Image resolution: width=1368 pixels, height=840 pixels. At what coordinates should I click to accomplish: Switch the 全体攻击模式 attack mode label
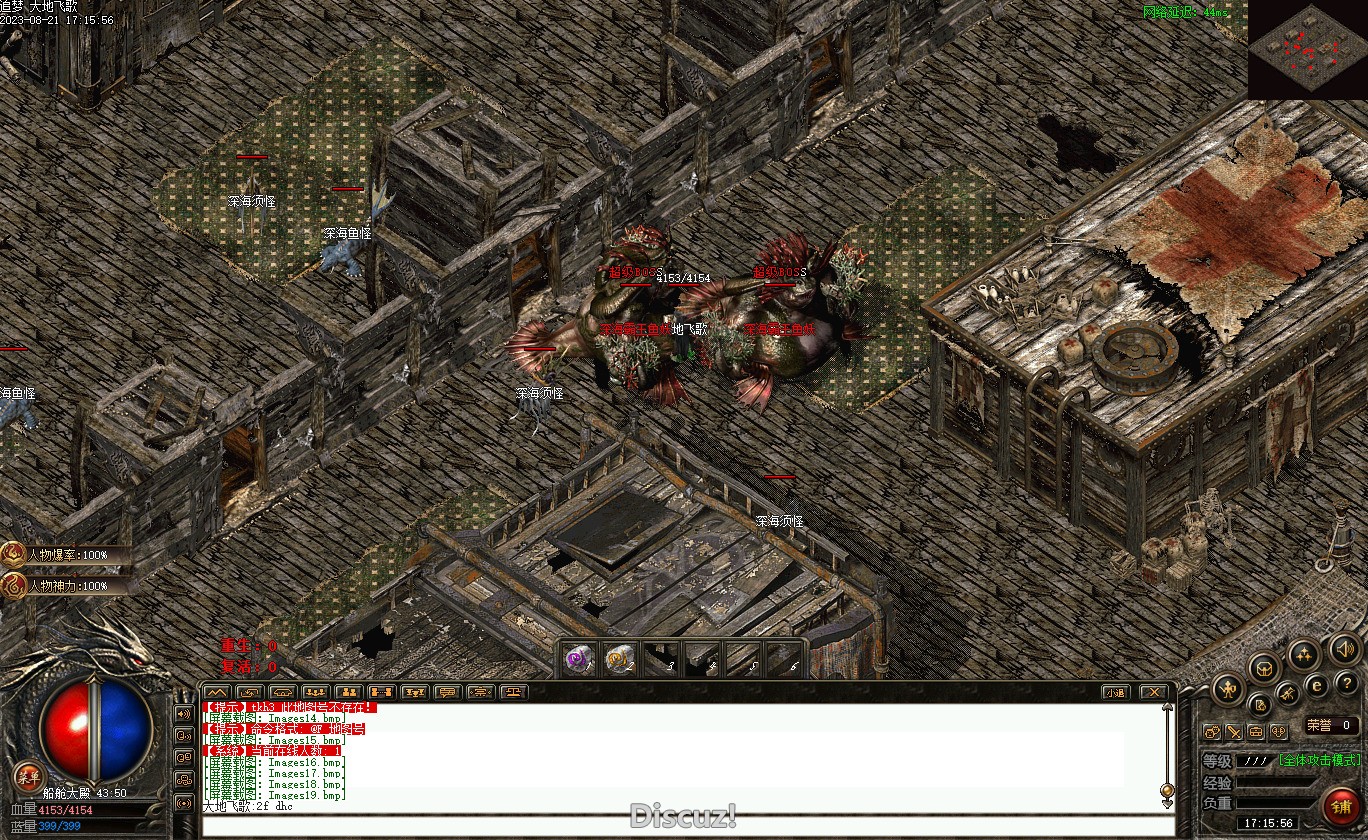click(1320, 760)
